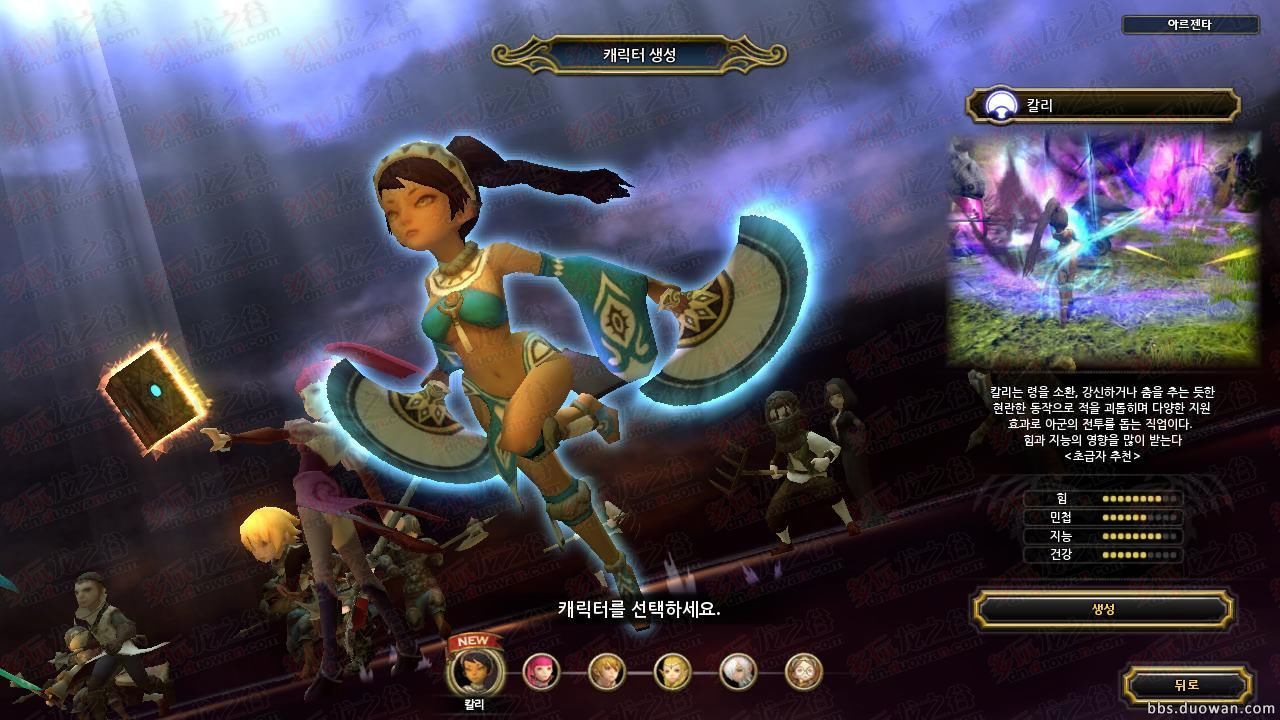Choose the pink-haired character portrait
Image resolution: width=1280 pixels, height=720 pixels.
click(541, 671)
